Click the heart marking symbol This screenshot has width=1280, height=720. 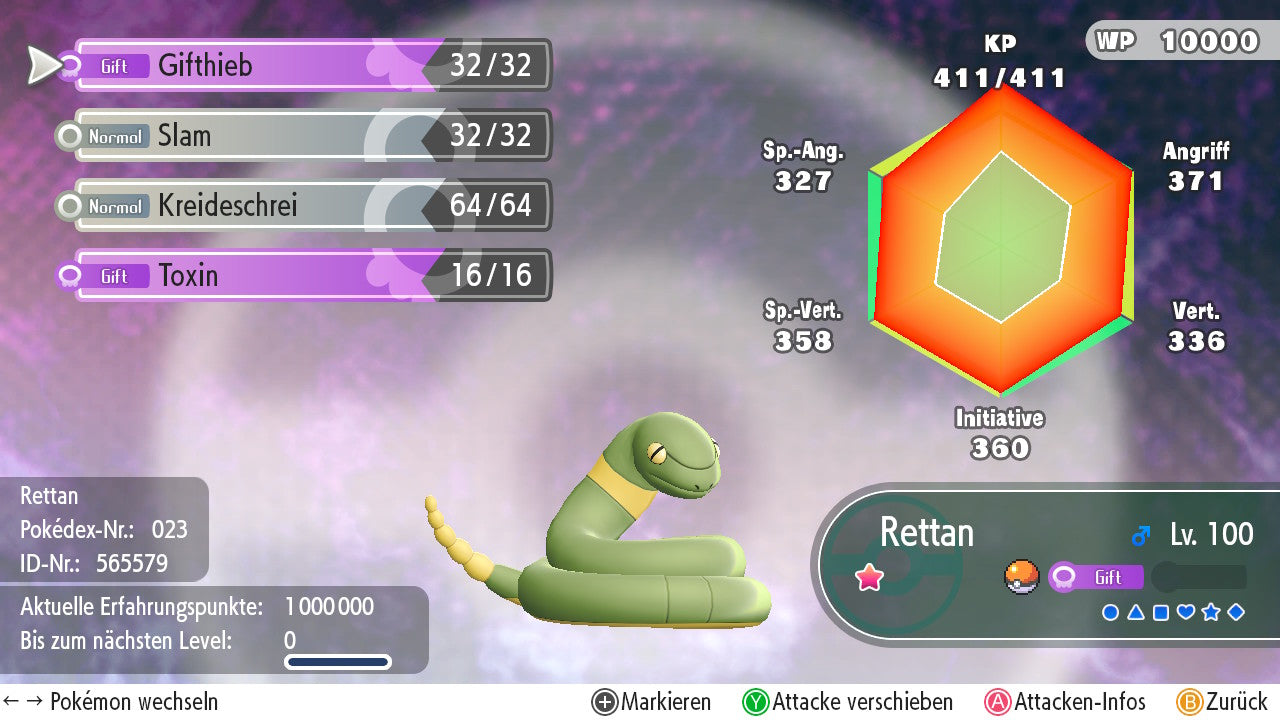click(1186, 612)
